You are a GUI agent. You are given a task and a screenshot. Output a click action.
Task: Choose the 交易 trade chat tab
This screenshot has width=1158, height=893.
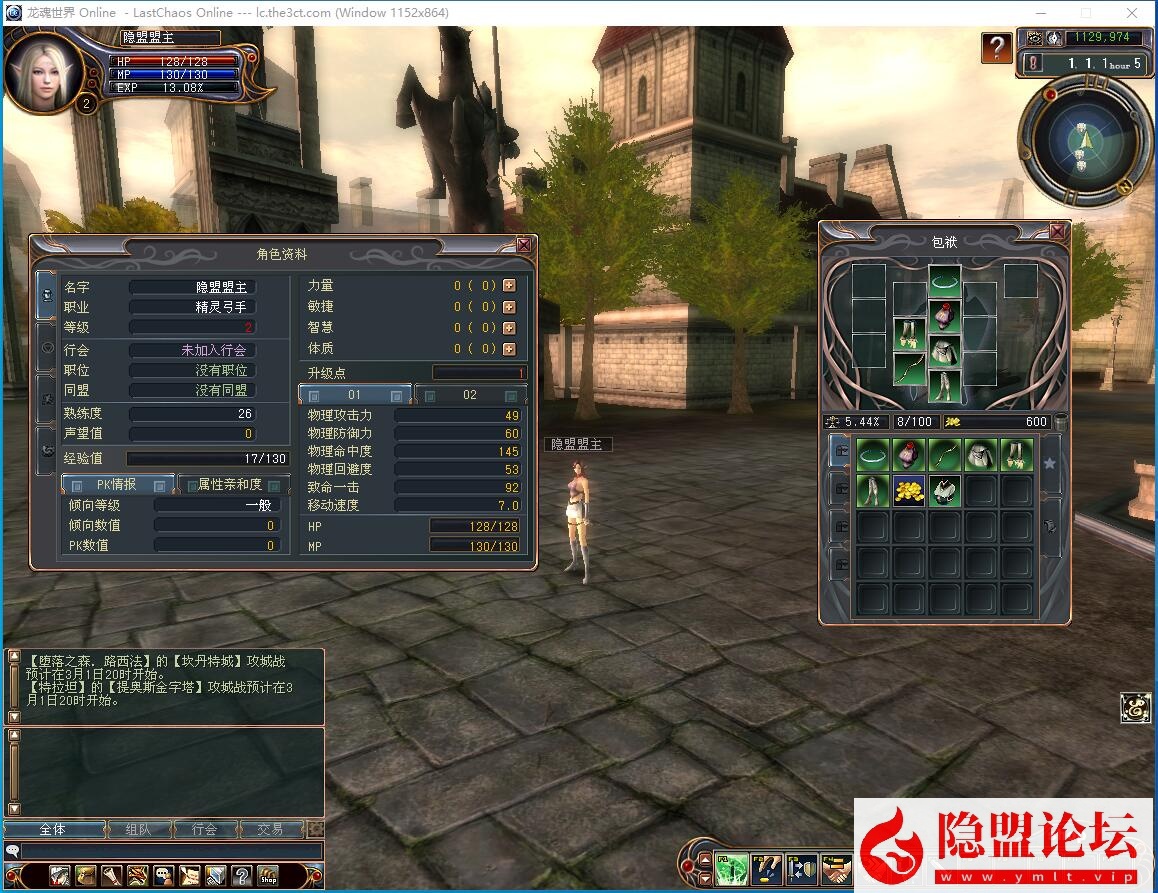pos(270,829)
